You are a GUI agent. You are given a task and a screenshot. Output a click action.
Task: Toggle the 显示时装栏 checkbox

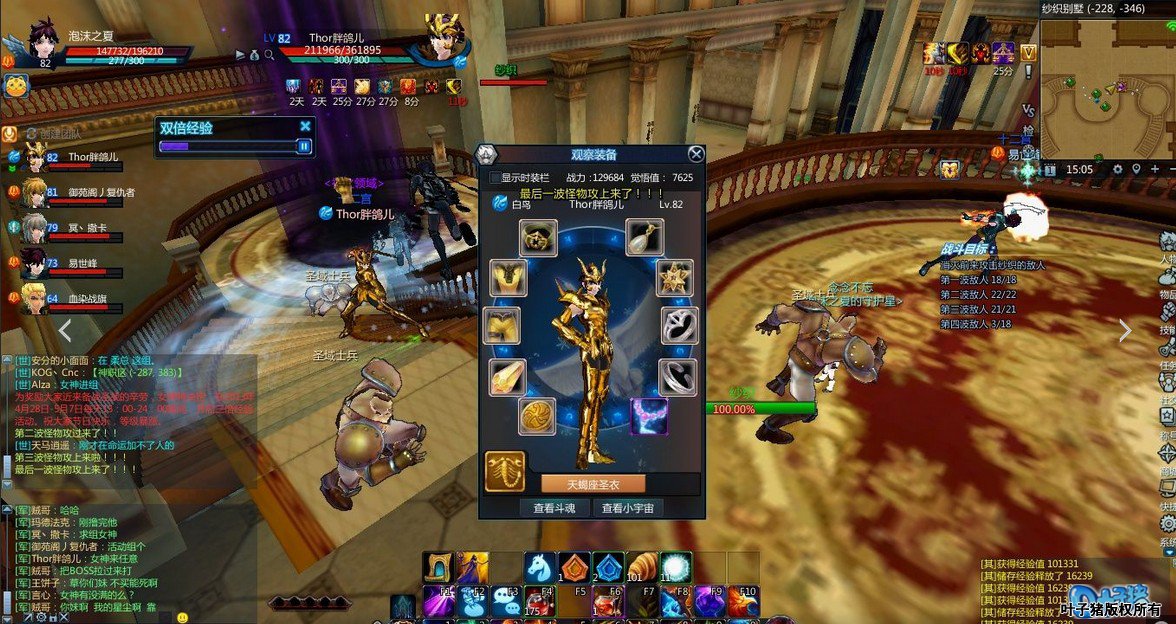click(495, 178)
